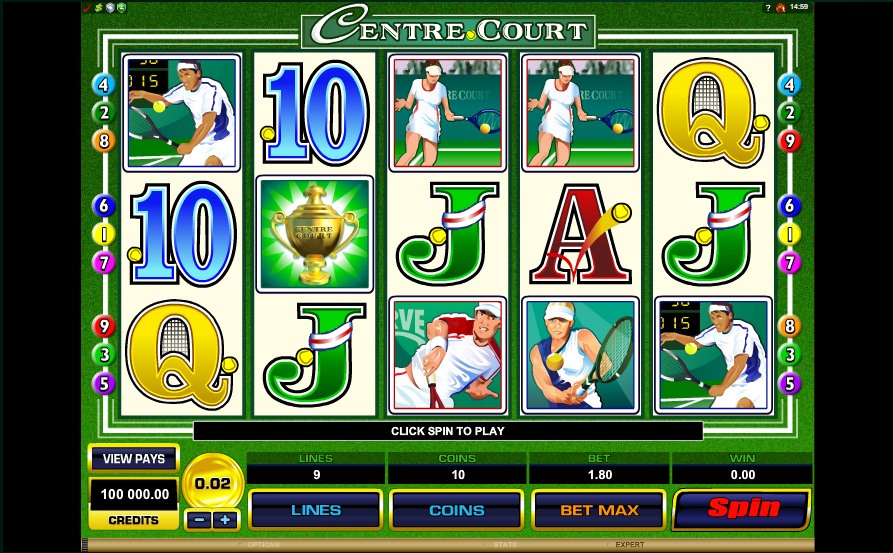Screen dimensions: 893x553
Task: Select the Bet Max button
Action: point(598,510)
